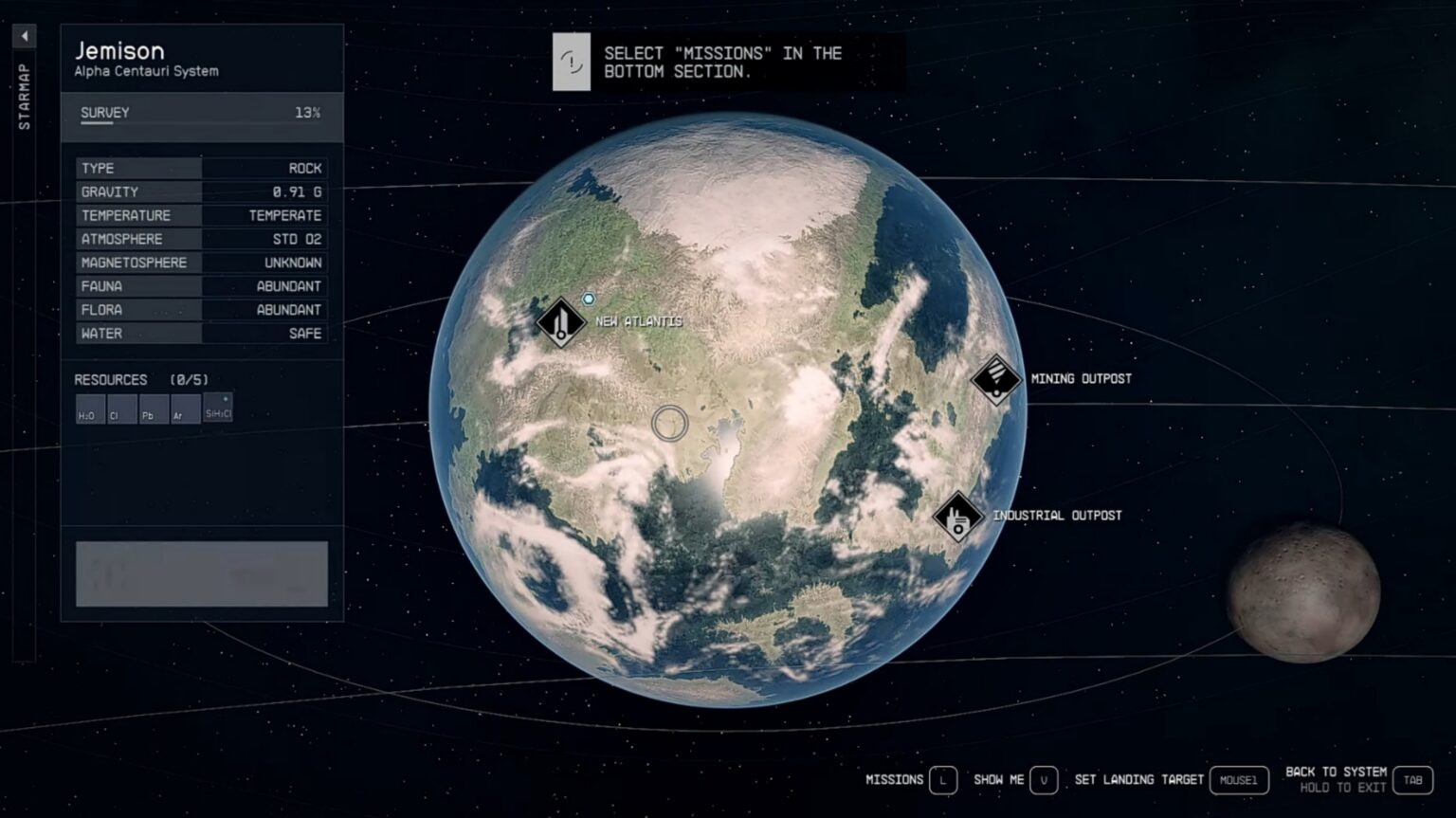Select the Pb resource icon
Screen dimensions: 1456x818
click(153, 409)
